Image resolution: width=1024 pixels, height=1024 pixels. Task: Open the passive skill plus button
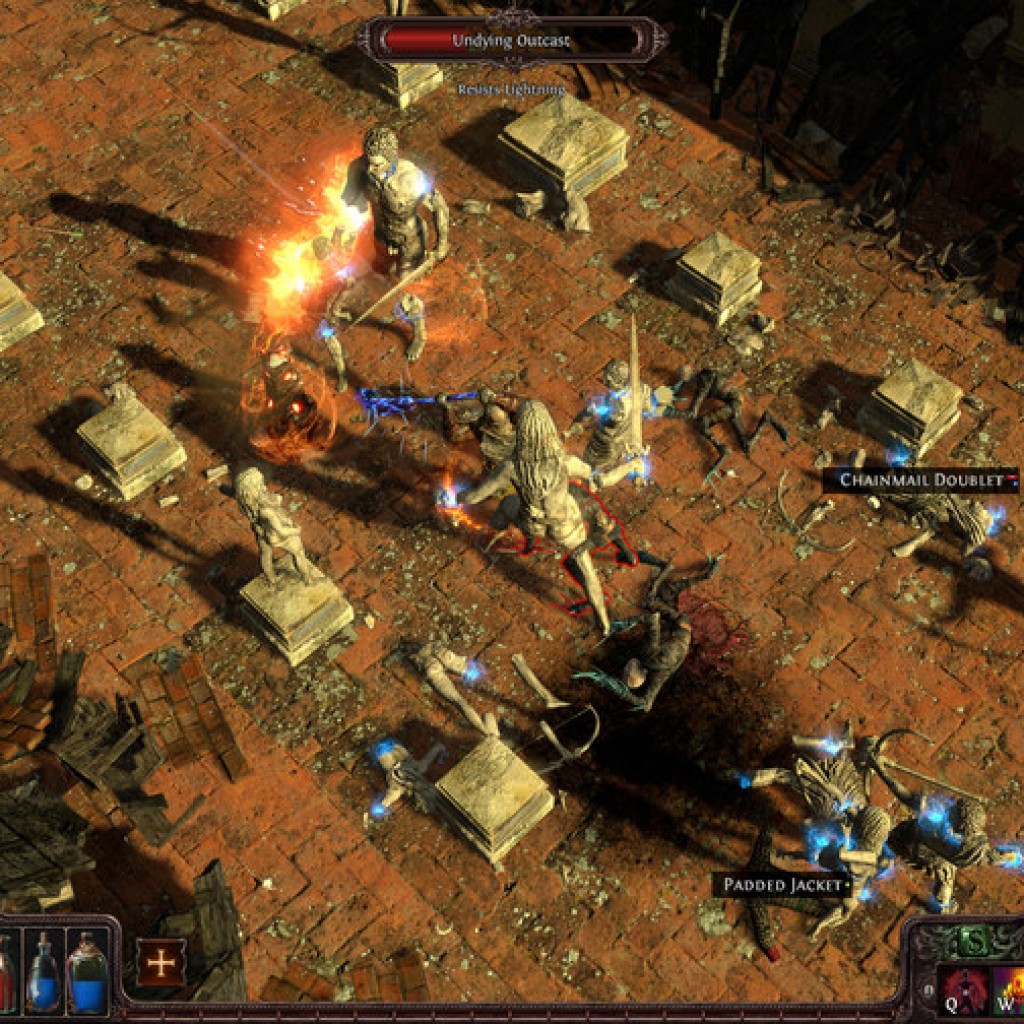point(160,964)
